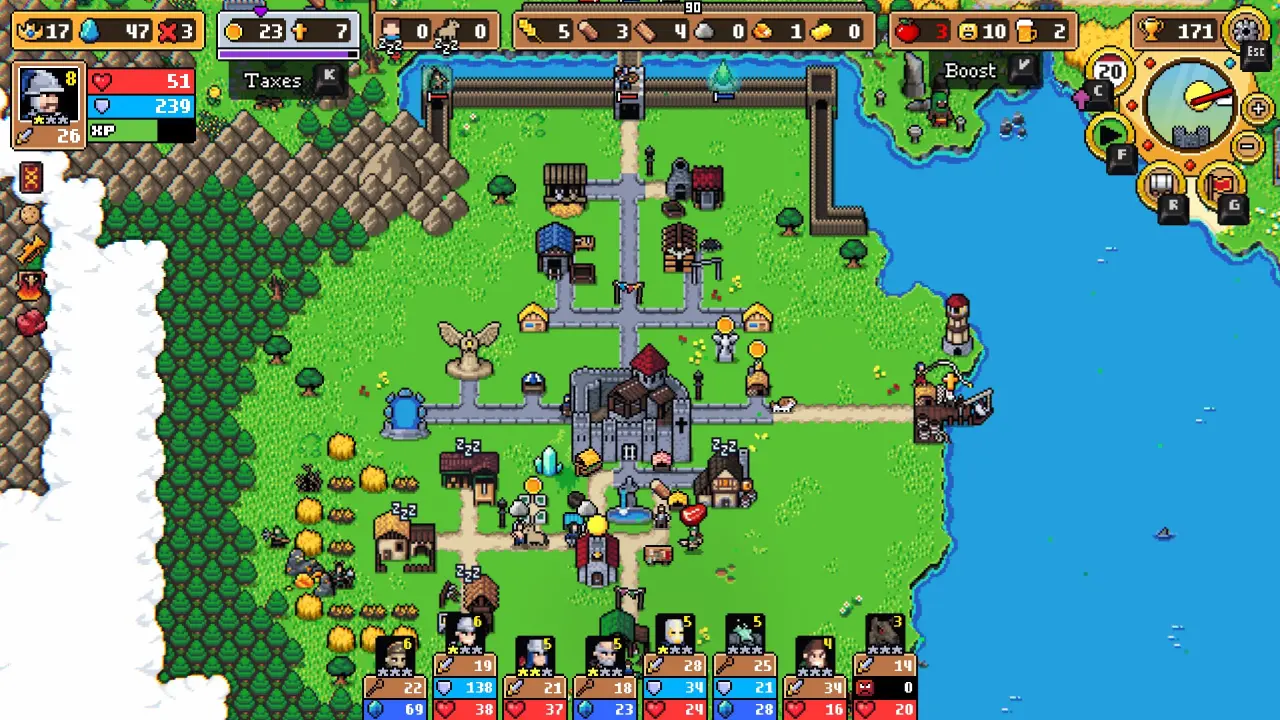Open the minimap wagon shortcut
This screenshot has height=720, width=1280.
click(x=1160, y=184)
